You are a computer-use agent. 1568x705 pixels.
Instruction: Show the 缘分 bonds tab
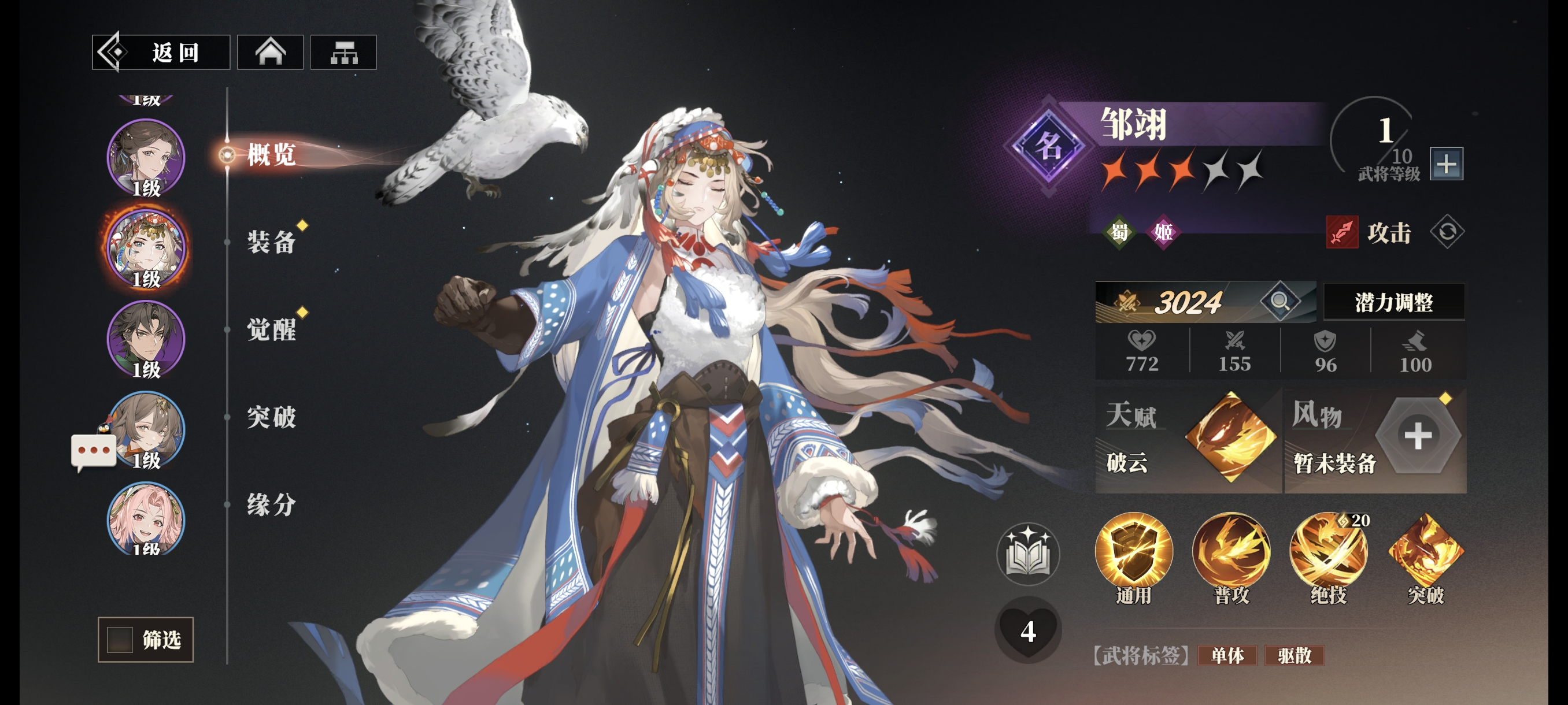[x=272, y=505]
